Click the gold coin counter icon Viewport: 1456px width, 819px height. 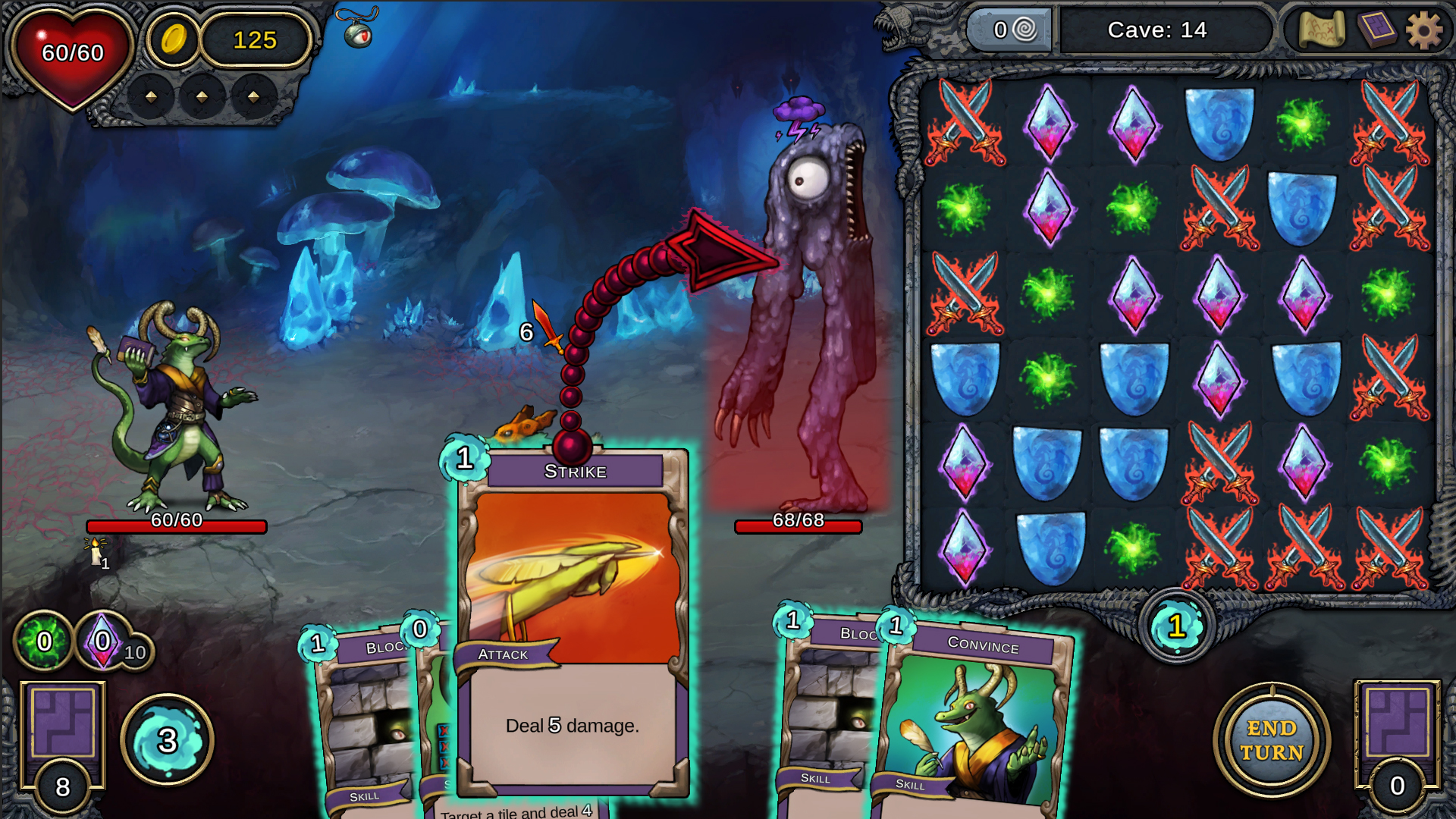174,39
